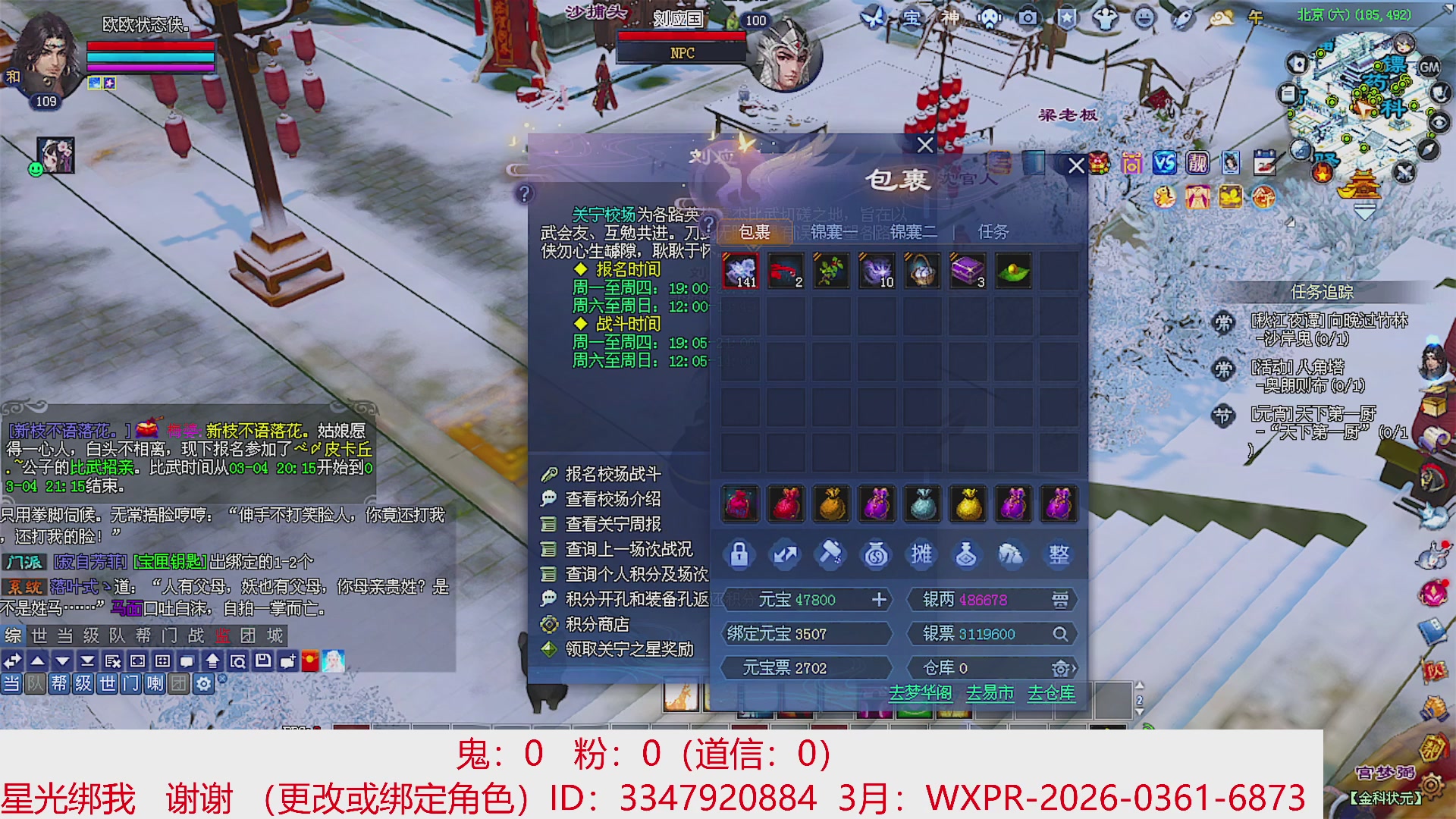Image resolution: width=1456 pixels, height=819 pixels.
Task: Click the money pouch icon in the bag toolbar
Action: [x=877, y=554]
